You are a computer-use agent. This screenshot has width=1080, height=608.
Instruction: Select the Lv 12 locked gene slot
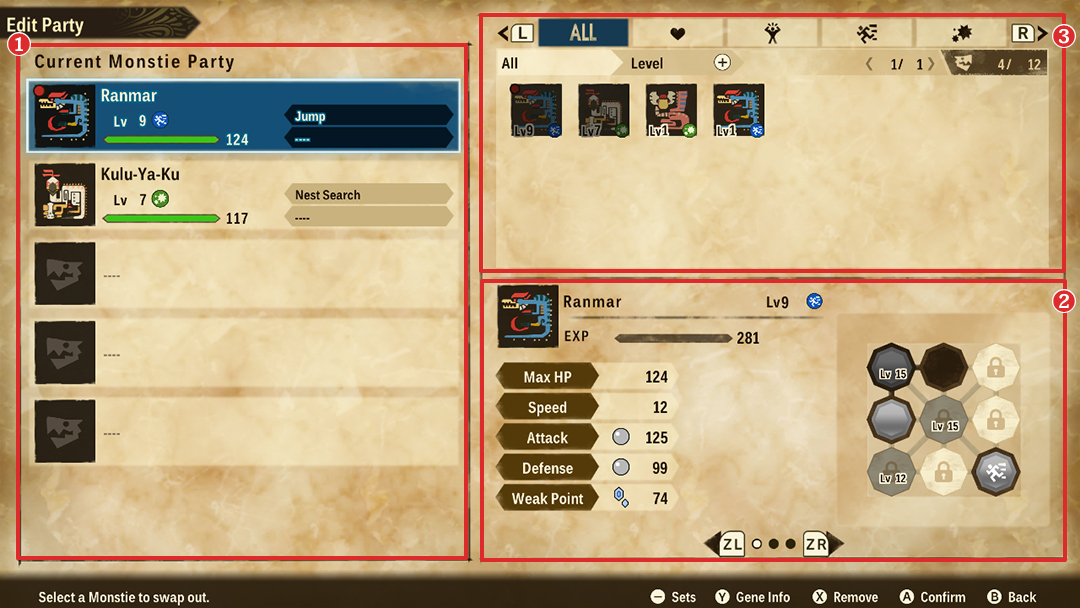tap(891, 471)
